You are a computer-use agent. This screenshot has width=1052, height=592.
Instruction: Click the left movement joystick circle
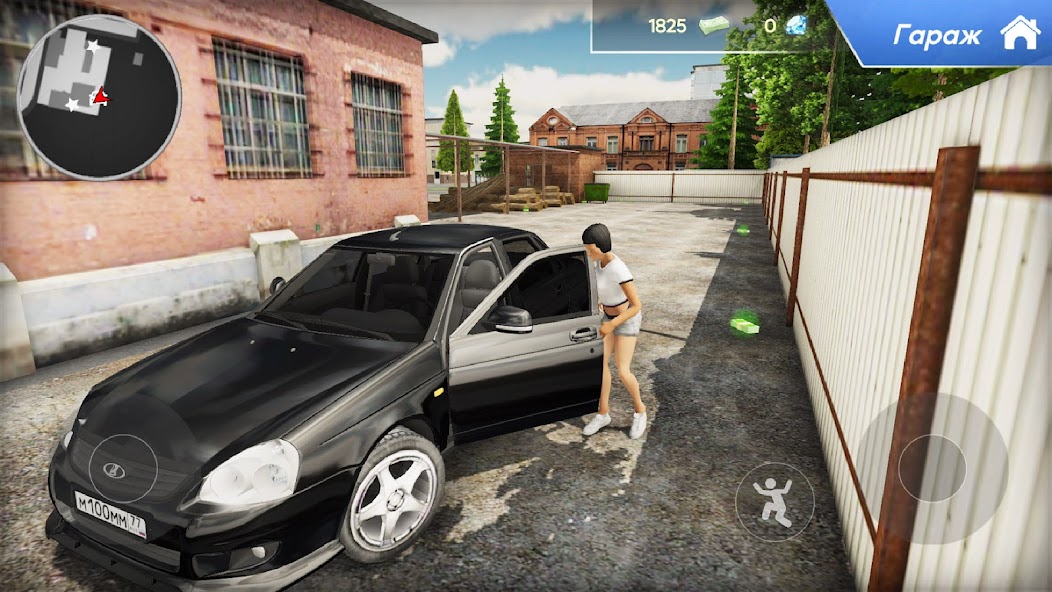(123, 470)
